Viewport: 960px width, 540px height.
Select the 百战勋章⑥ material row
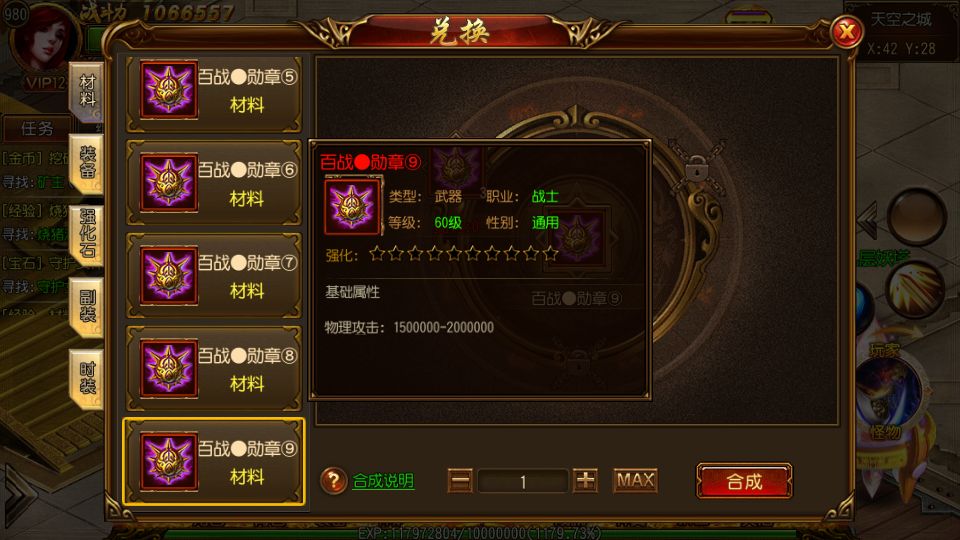[212, 184]
